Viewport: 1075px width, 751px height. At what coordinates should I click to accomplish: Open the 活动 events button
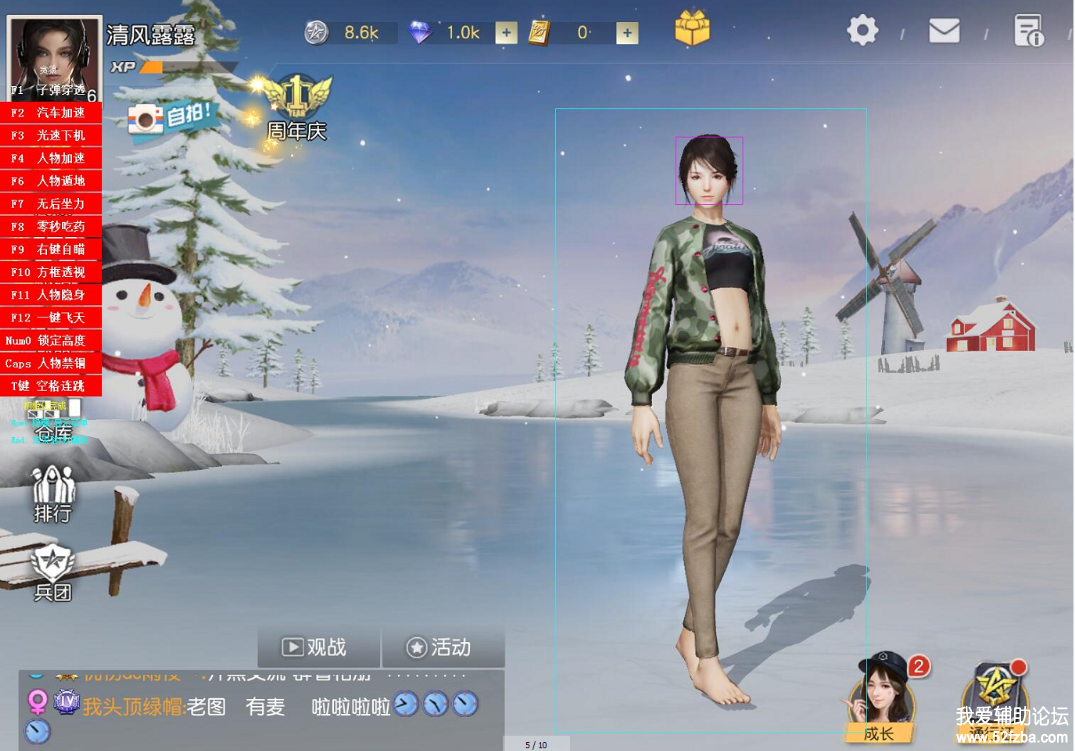coord(440,648)
